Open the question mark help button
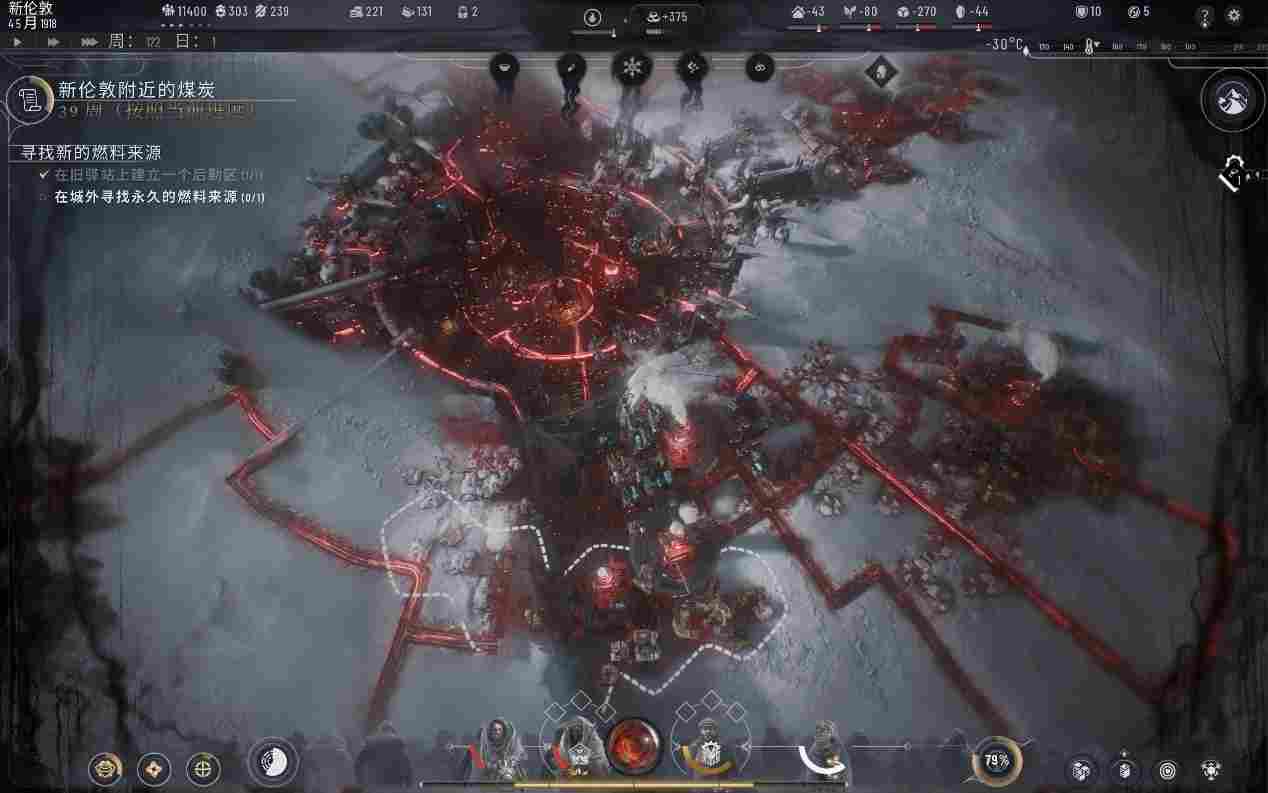This screenshot has height=793, width=1268. [x=1206, y=15]
